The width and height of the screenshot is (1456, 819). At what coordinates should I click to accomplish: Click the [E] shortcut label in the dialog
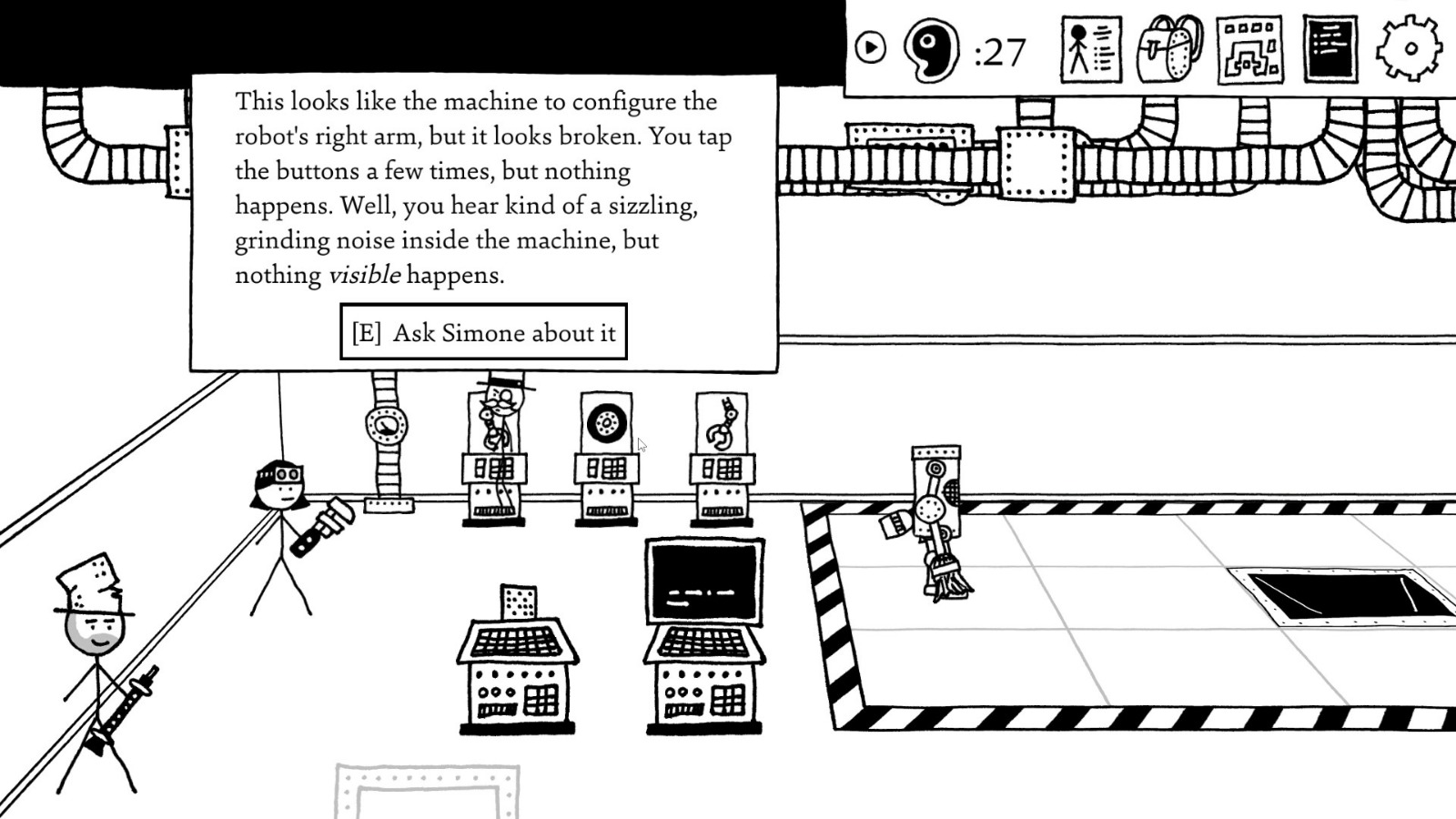[366, 332]
